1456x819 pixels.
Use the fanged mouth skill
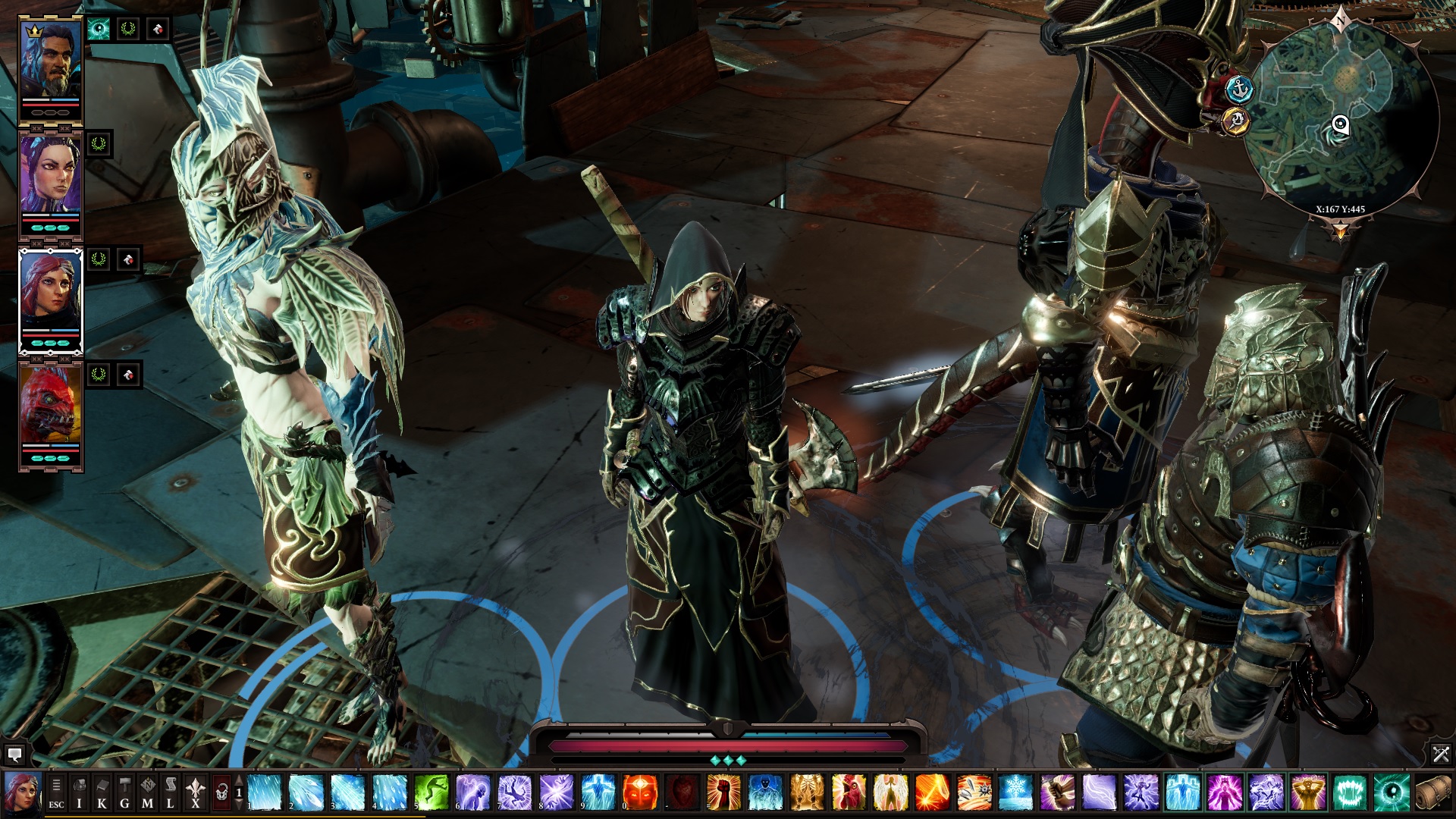point(1349,792)
